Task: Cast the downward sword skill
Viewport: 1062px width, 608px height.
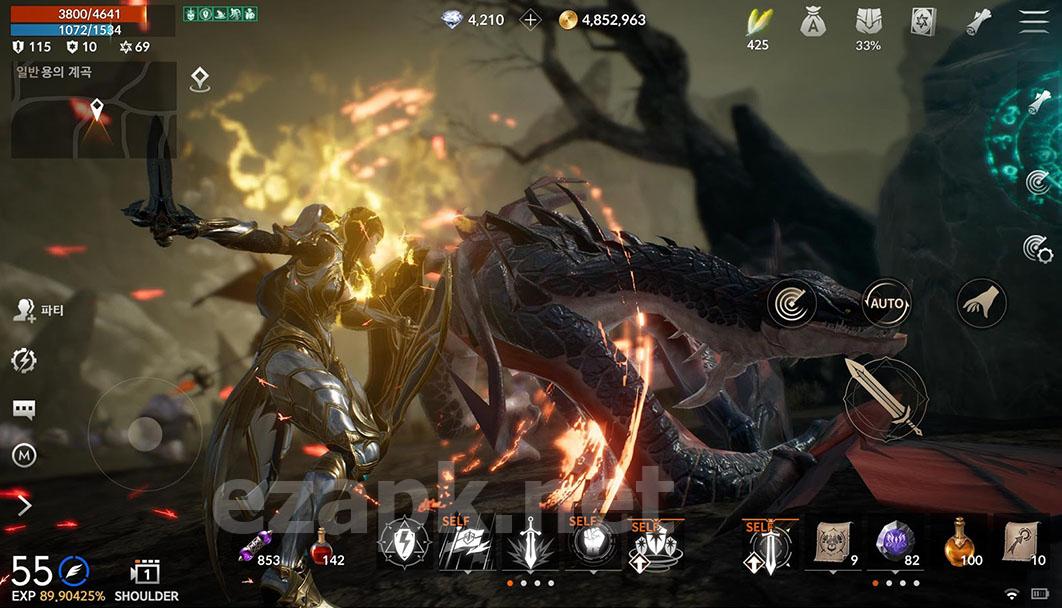Action: point(529,547)
